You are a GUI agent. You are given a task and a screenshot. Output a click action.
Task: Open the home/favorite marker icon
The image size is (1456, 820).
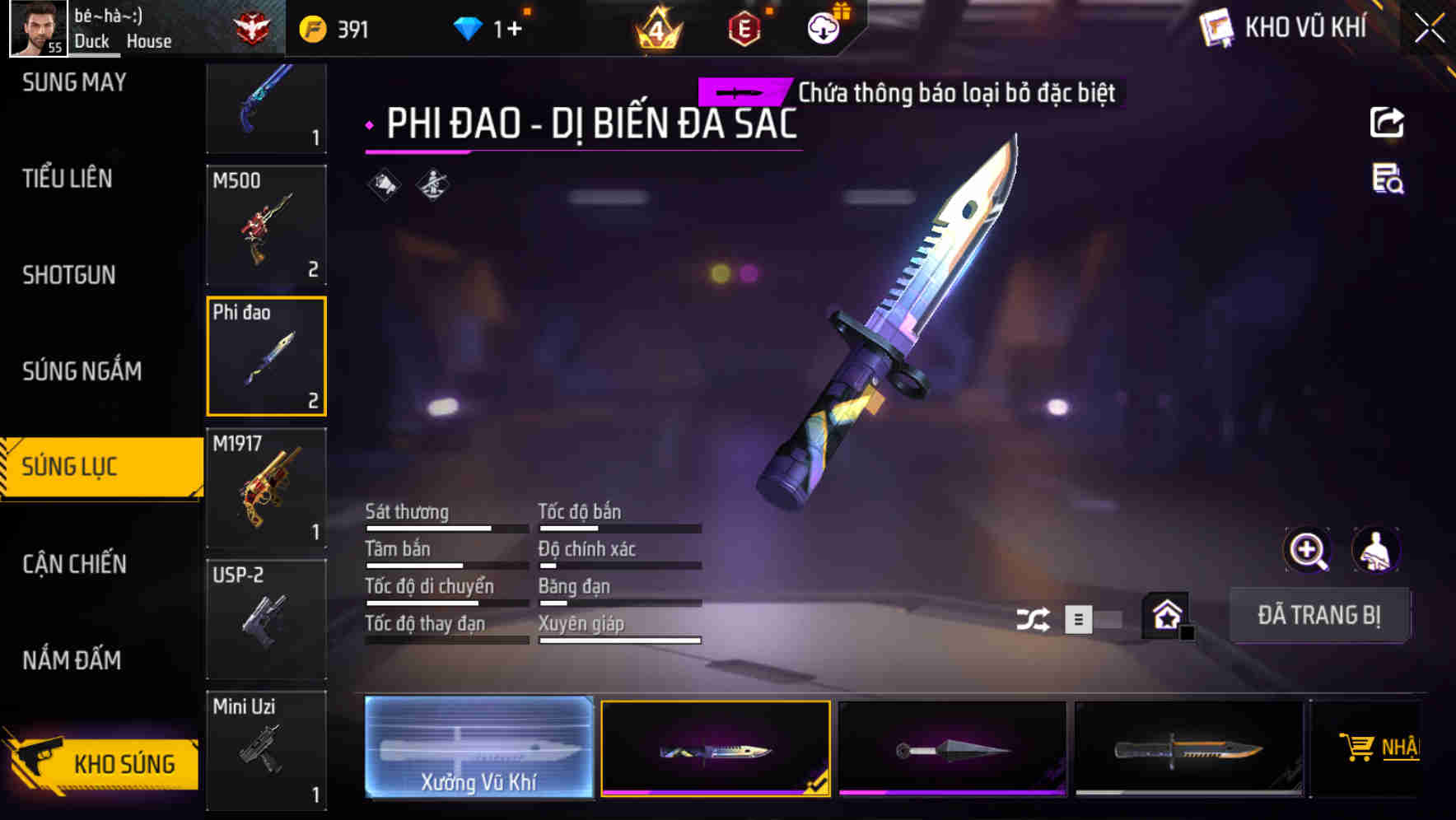pyautogui.click(x=1164, y=616)
